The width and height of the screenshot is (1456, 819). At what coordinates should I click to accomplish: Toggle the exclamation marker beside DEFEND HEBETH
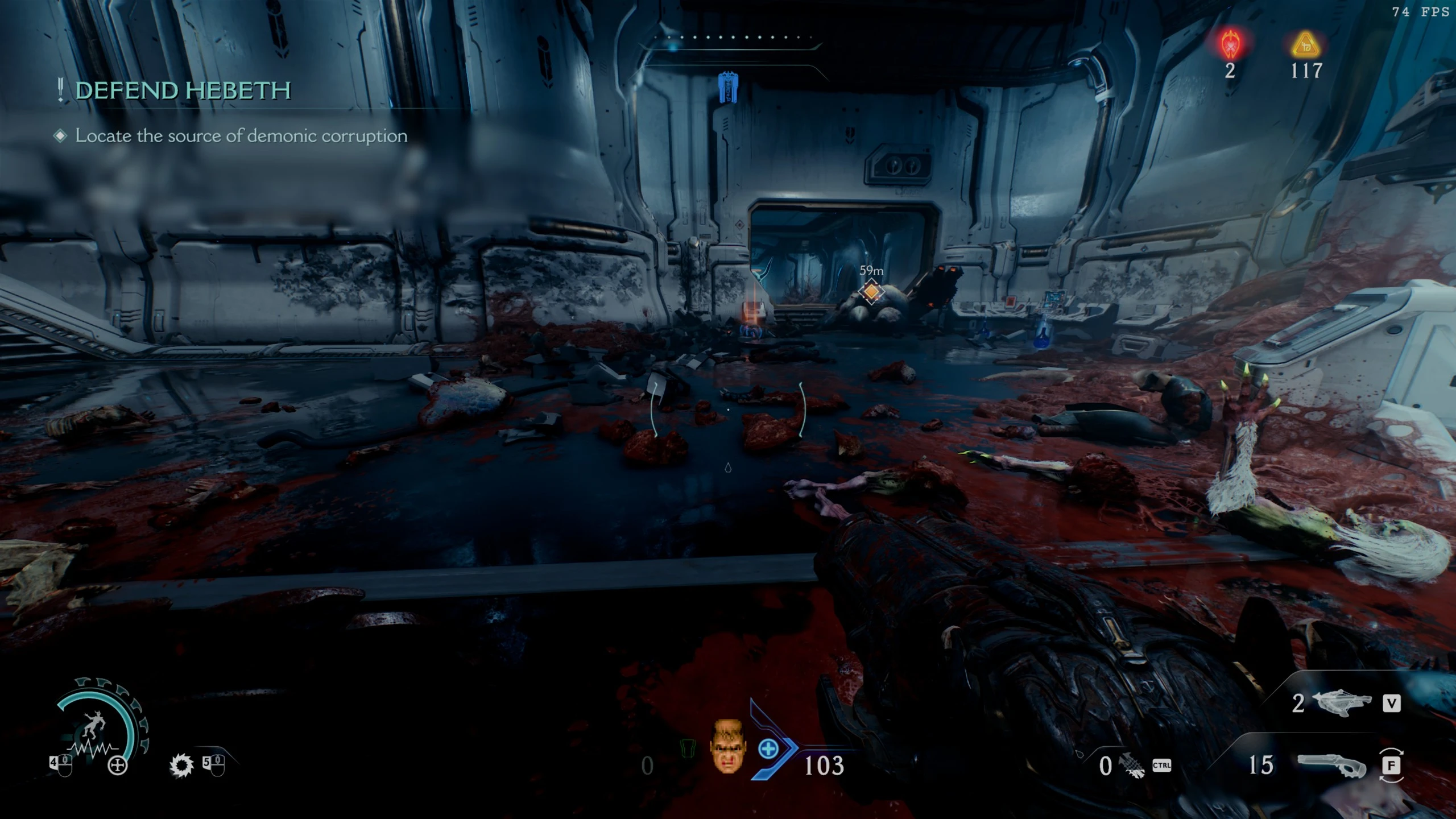click(59, 89)
